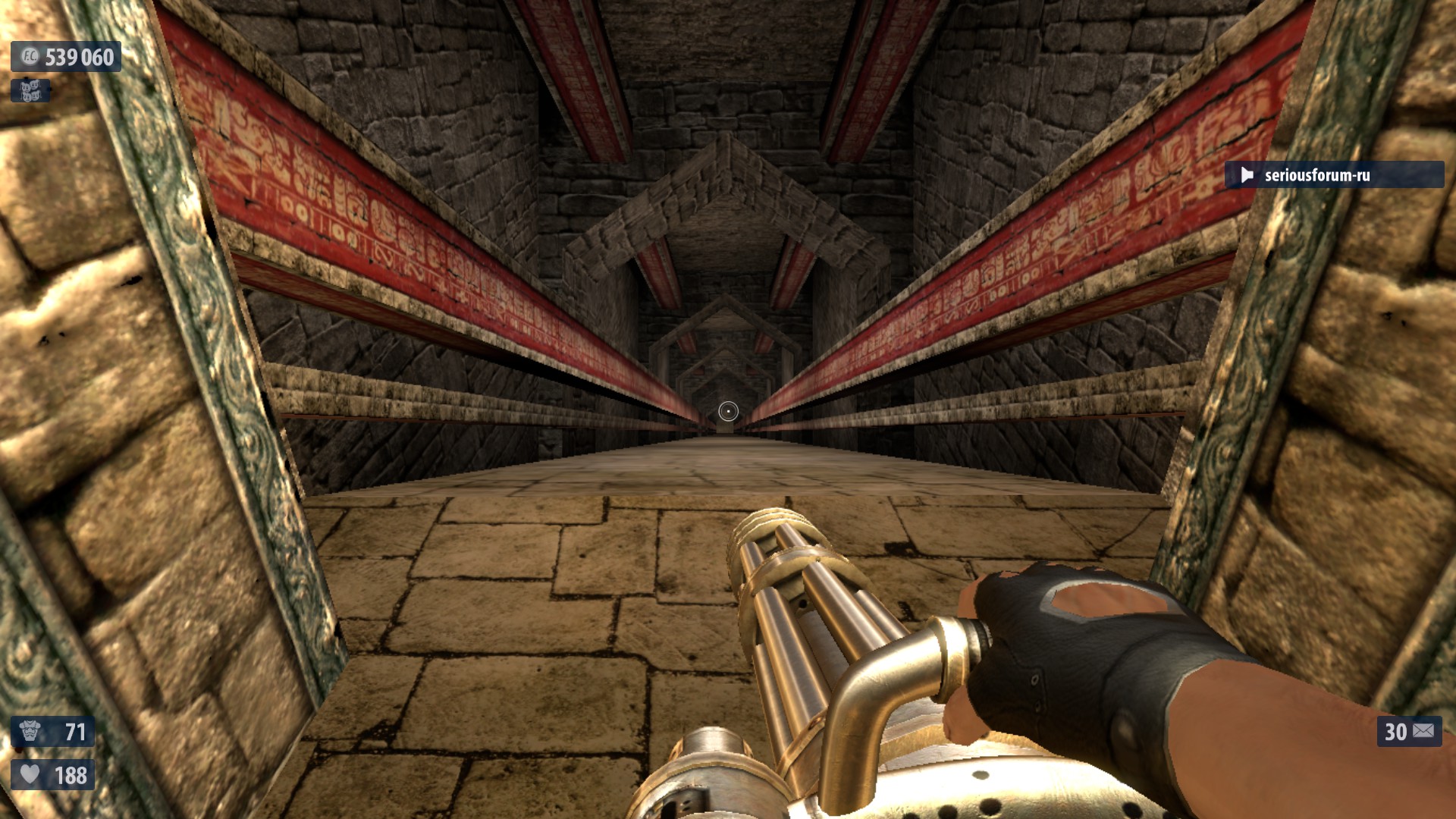Select the seriousforum-ru player entry
Screen dimensions: 1456x819
(x=1333, y=175)
